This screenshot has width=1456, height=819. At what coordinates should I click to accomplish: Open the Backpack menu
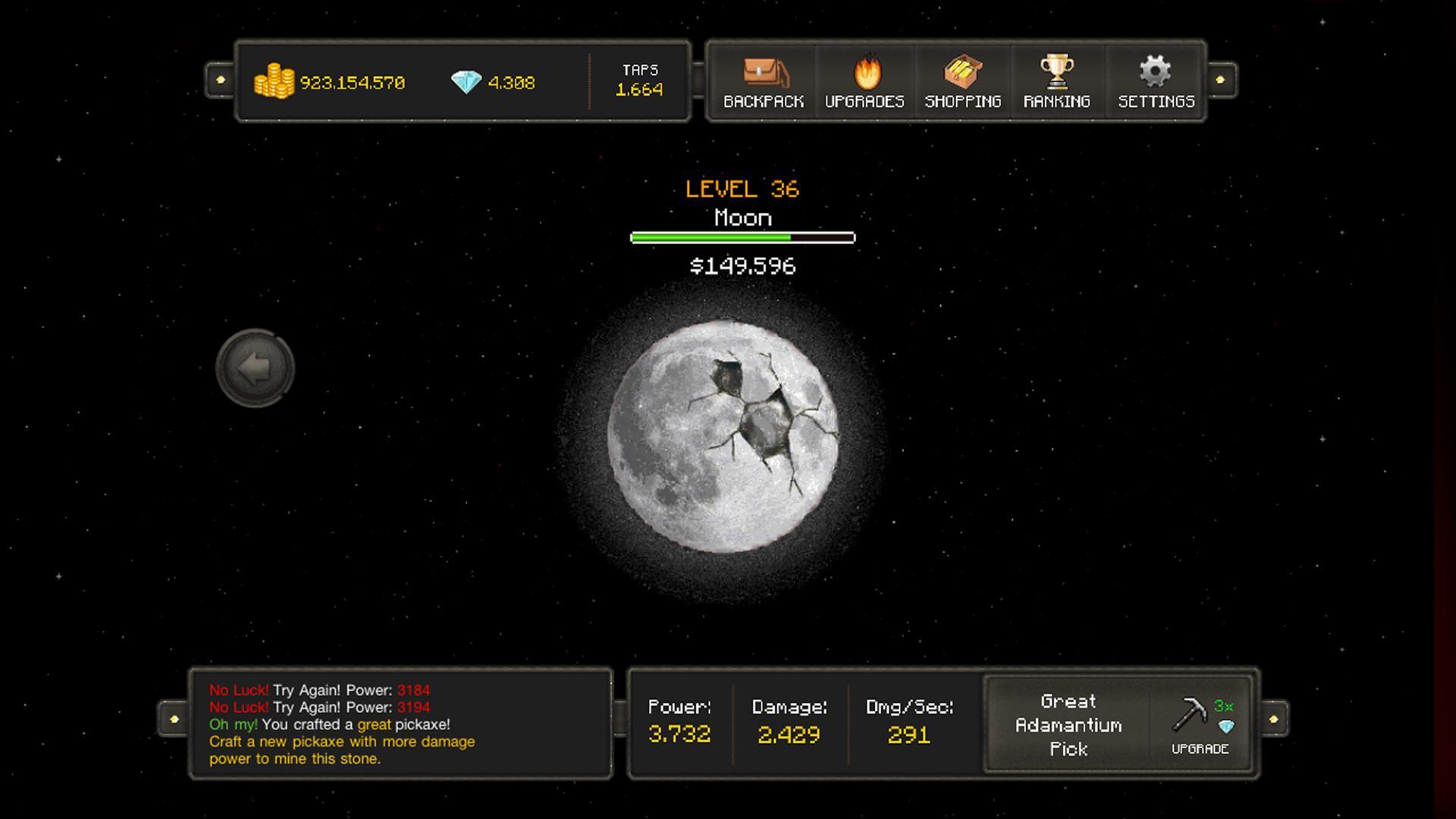764,82
